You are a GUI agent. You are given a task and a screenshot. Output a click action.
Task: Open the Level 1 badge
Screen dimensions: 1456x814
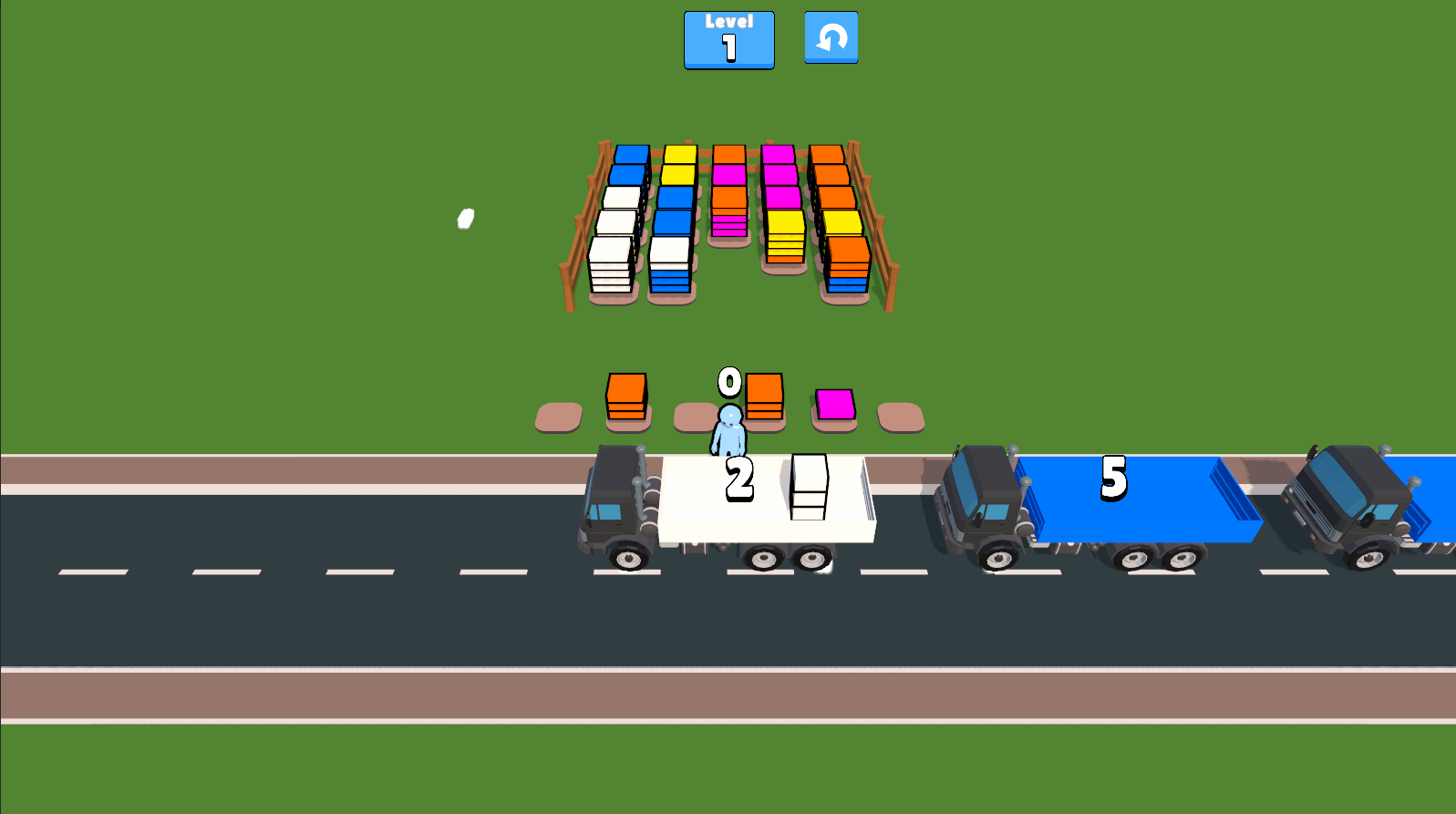[x=728, y=39]
